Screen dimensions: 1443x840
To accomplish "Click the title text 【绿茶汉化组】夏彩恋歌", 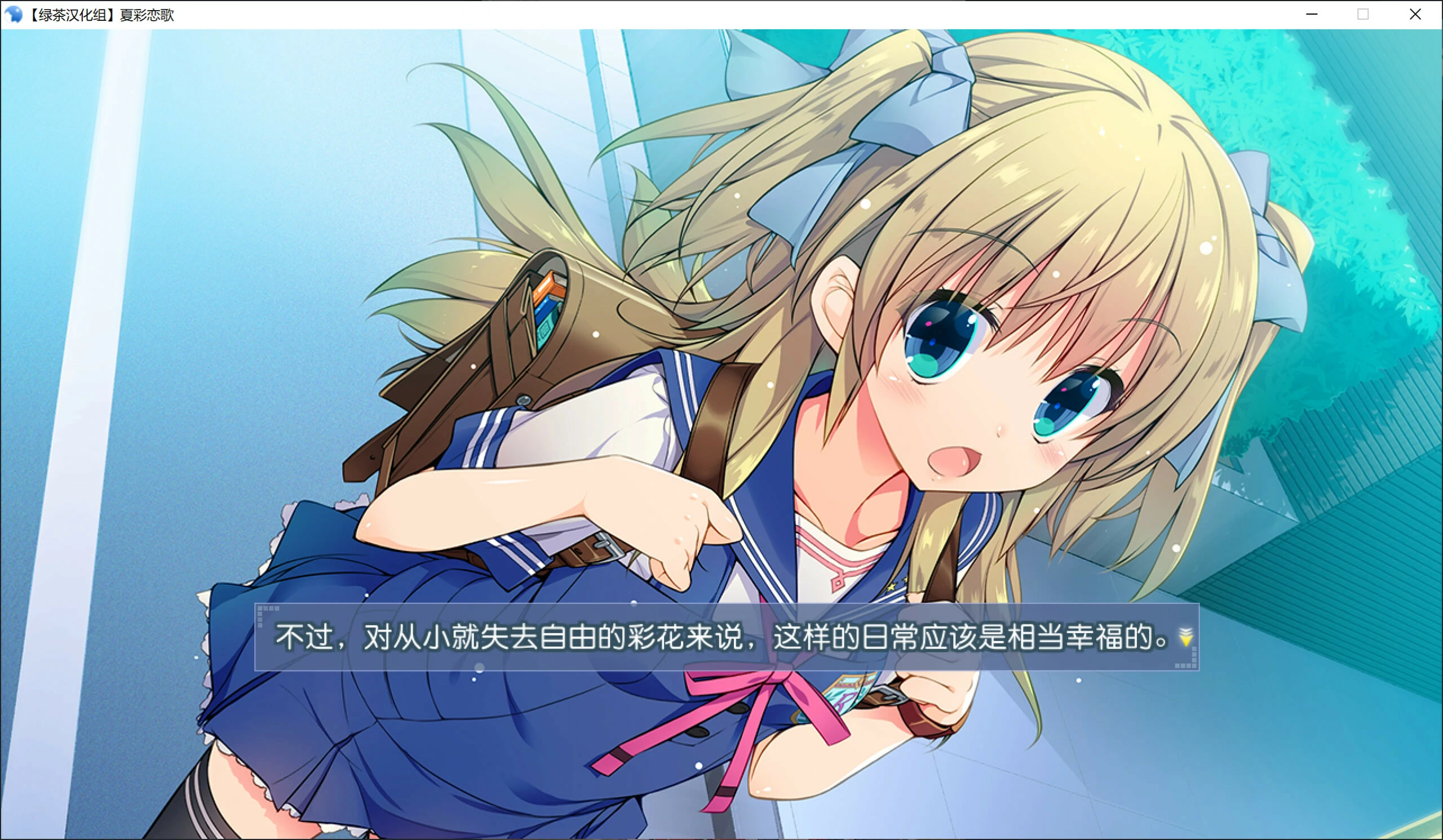I will pos(103,15).
